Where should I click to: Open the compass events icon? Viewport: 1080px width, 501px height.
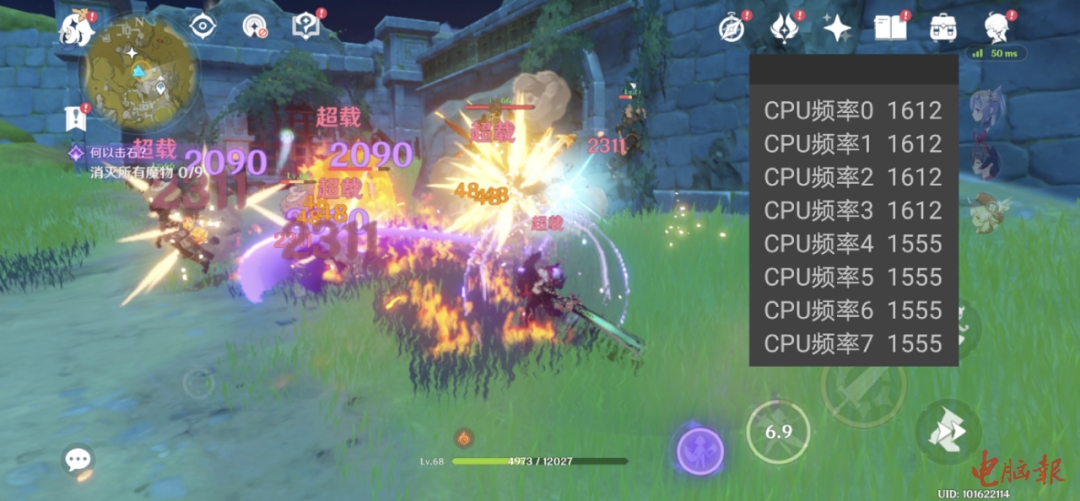(732, 28)
